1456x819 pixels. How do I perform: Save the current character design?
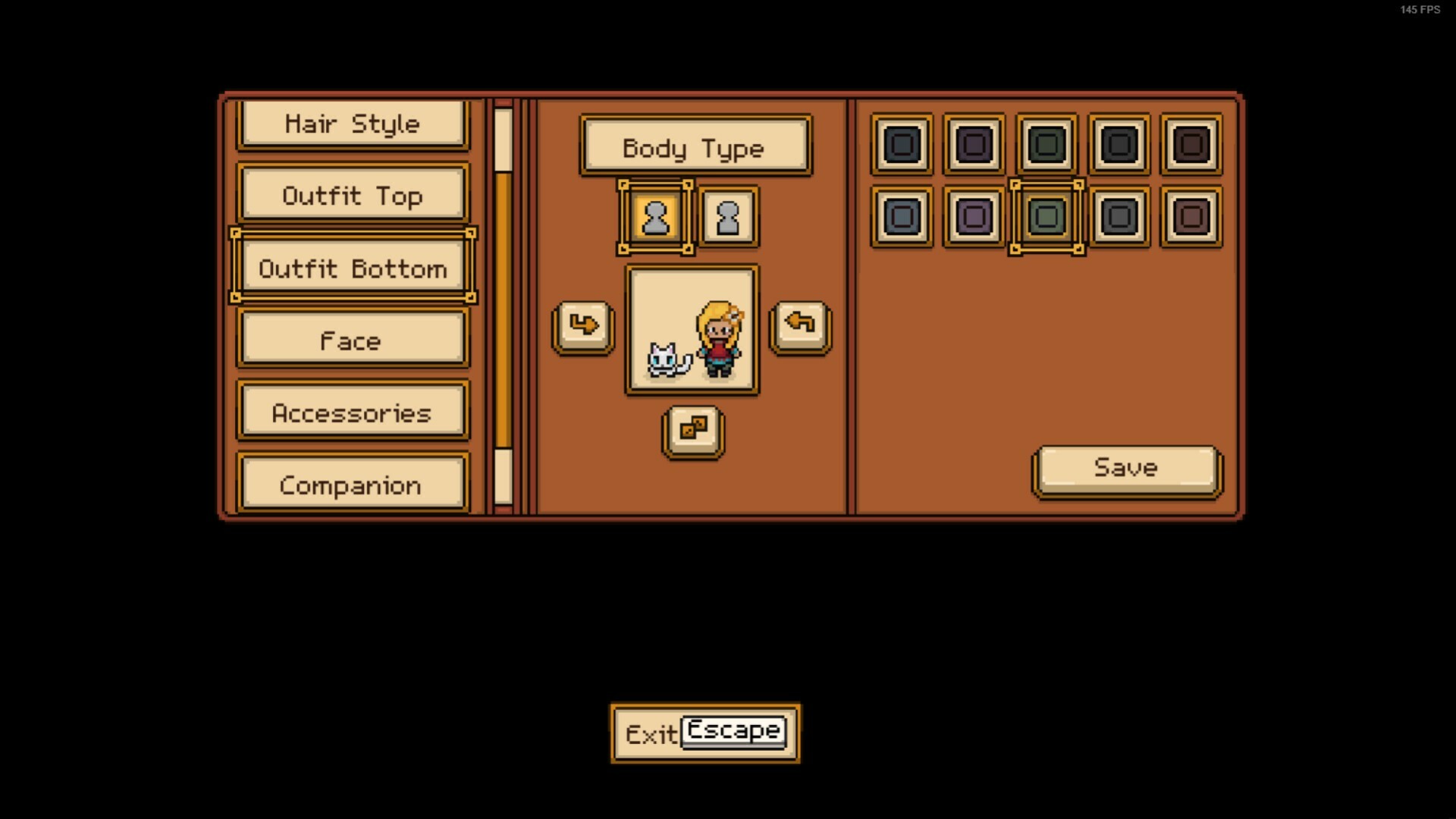(1126, 468)
